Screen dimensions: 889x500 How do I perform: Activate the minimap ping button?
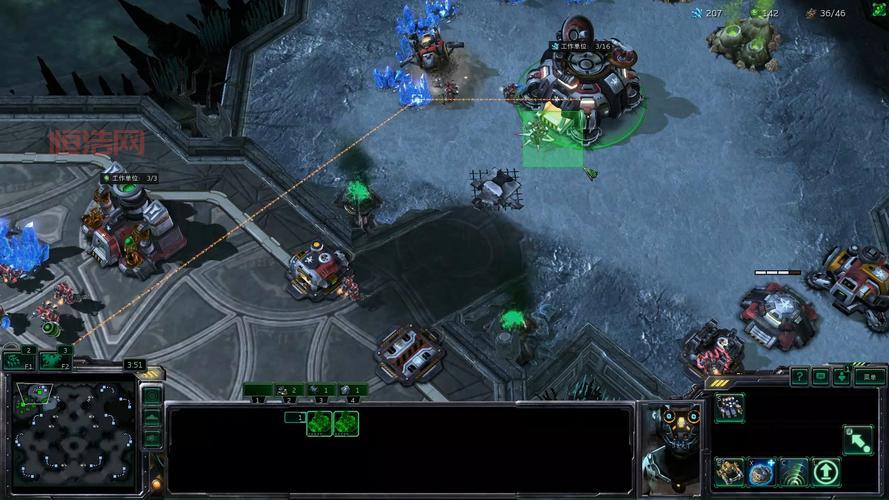point(151,396)
